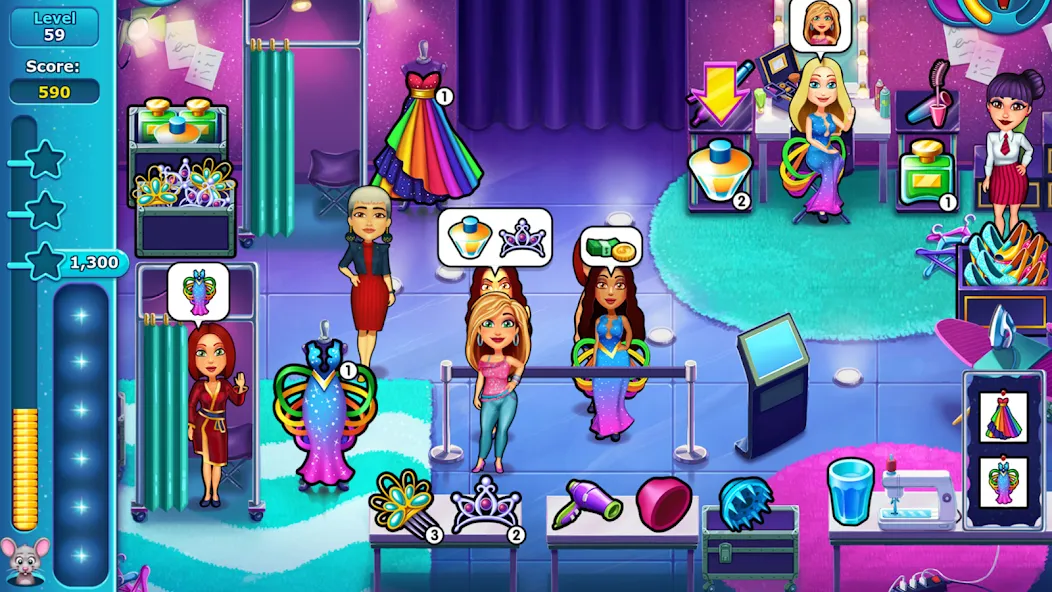Take the pink bowl from the table
This screenshot has height=592, width=1052.
coord(664,502)
